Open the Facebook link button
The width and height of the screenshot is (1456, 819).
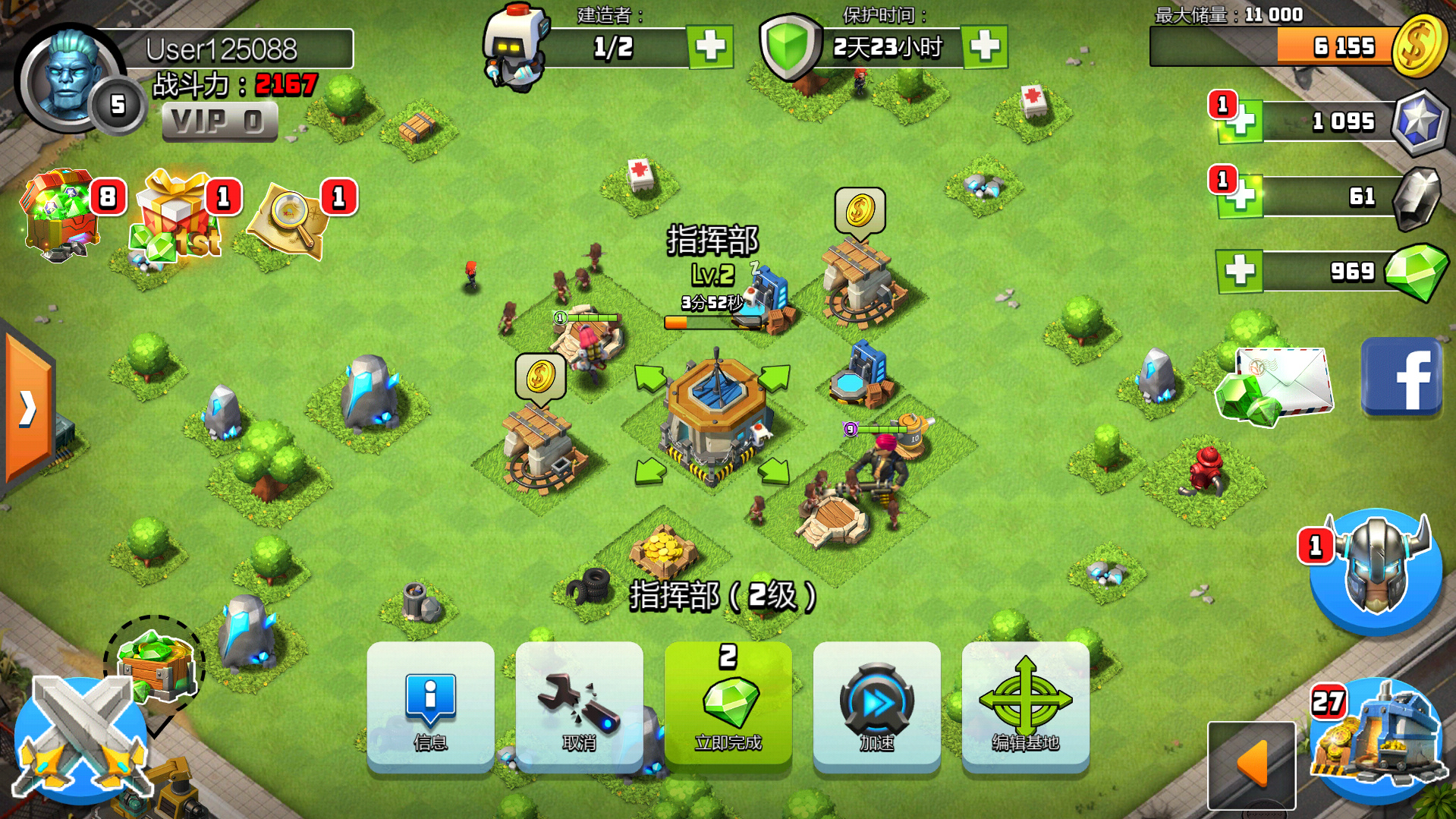[1401, 377]
